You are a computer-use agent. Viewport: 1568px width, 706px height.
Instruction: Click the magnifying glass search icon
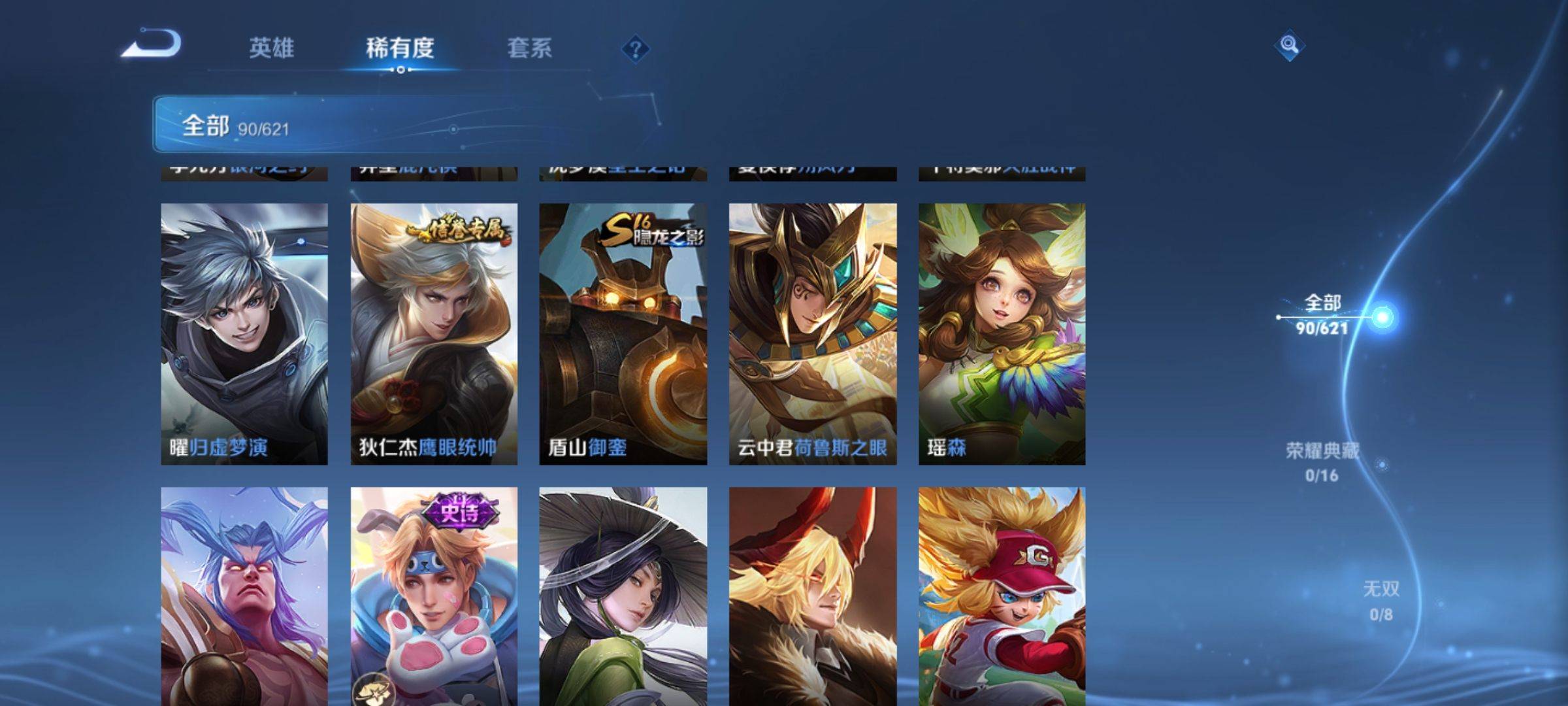tap(1288, 45)
